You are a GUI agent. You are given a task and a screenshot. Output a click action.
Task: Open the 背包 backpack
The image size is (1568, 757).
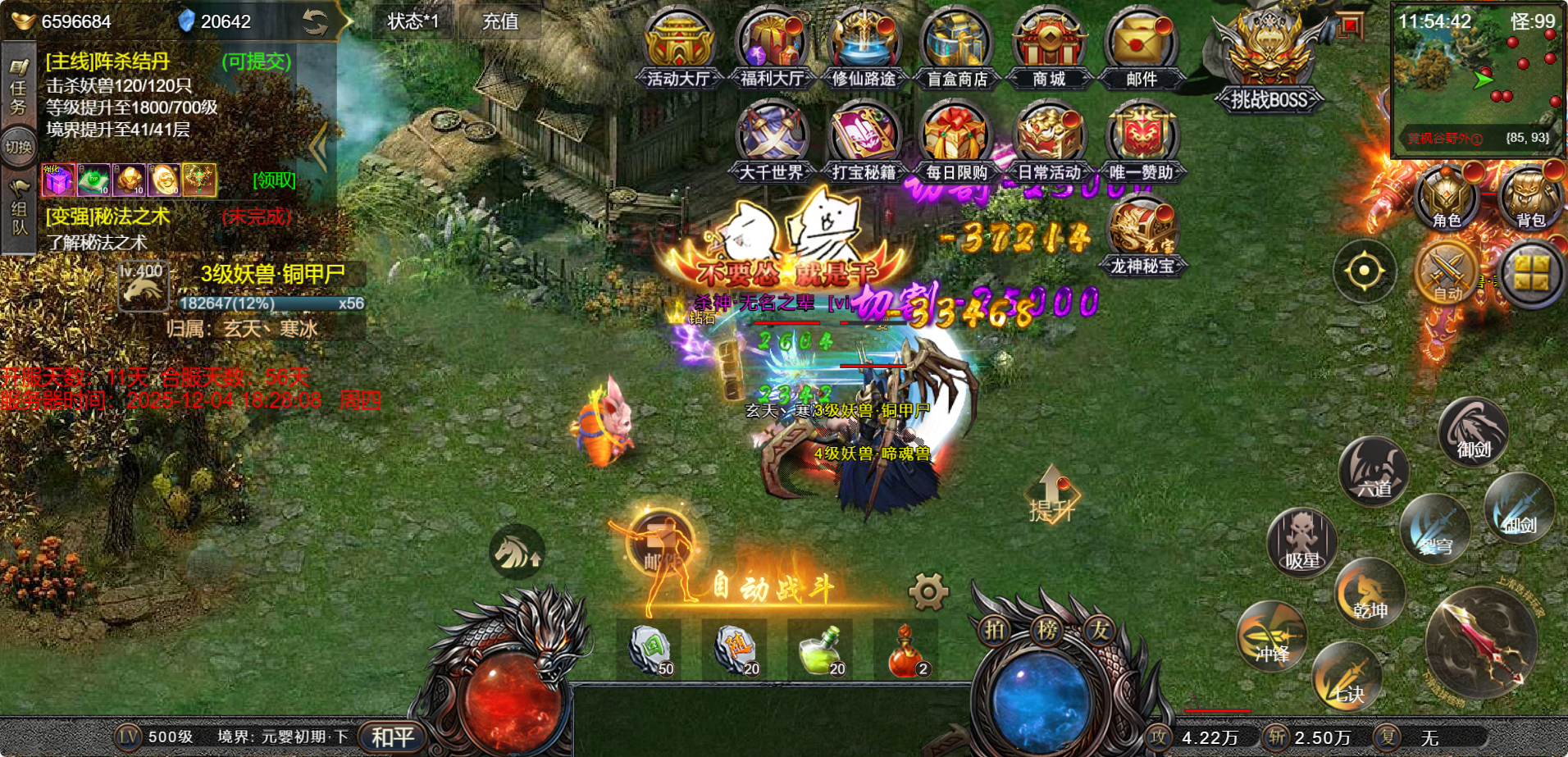(1530, 198)
